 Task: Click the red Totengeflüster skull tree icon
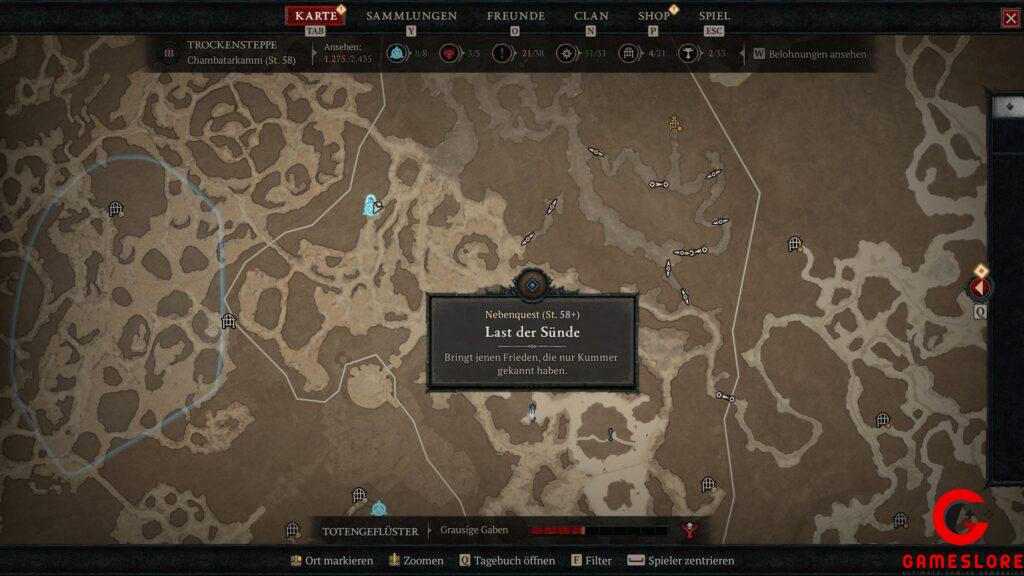tap(688, 530)
